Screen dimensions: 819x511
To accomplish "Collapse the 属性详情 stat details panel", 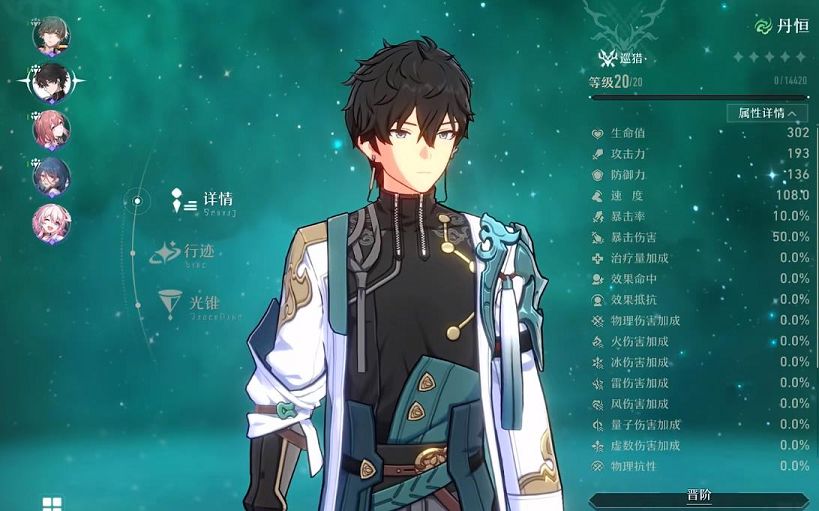I will tap(767, 113).
